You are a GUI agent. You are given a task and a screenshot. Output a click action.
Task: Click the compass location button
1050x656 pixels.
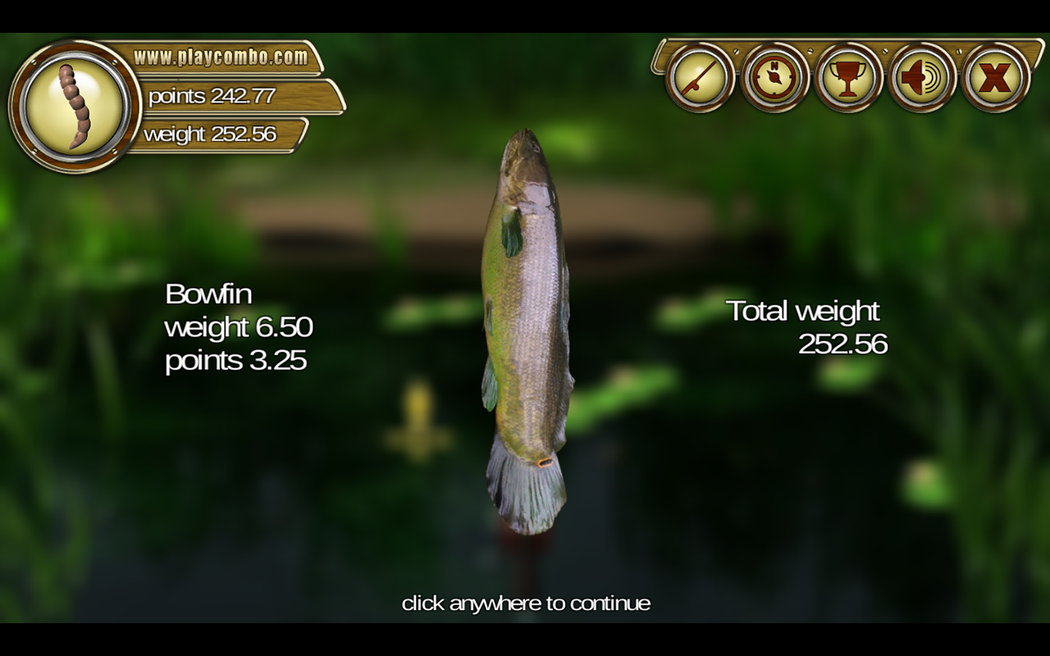tap(774, 78)
